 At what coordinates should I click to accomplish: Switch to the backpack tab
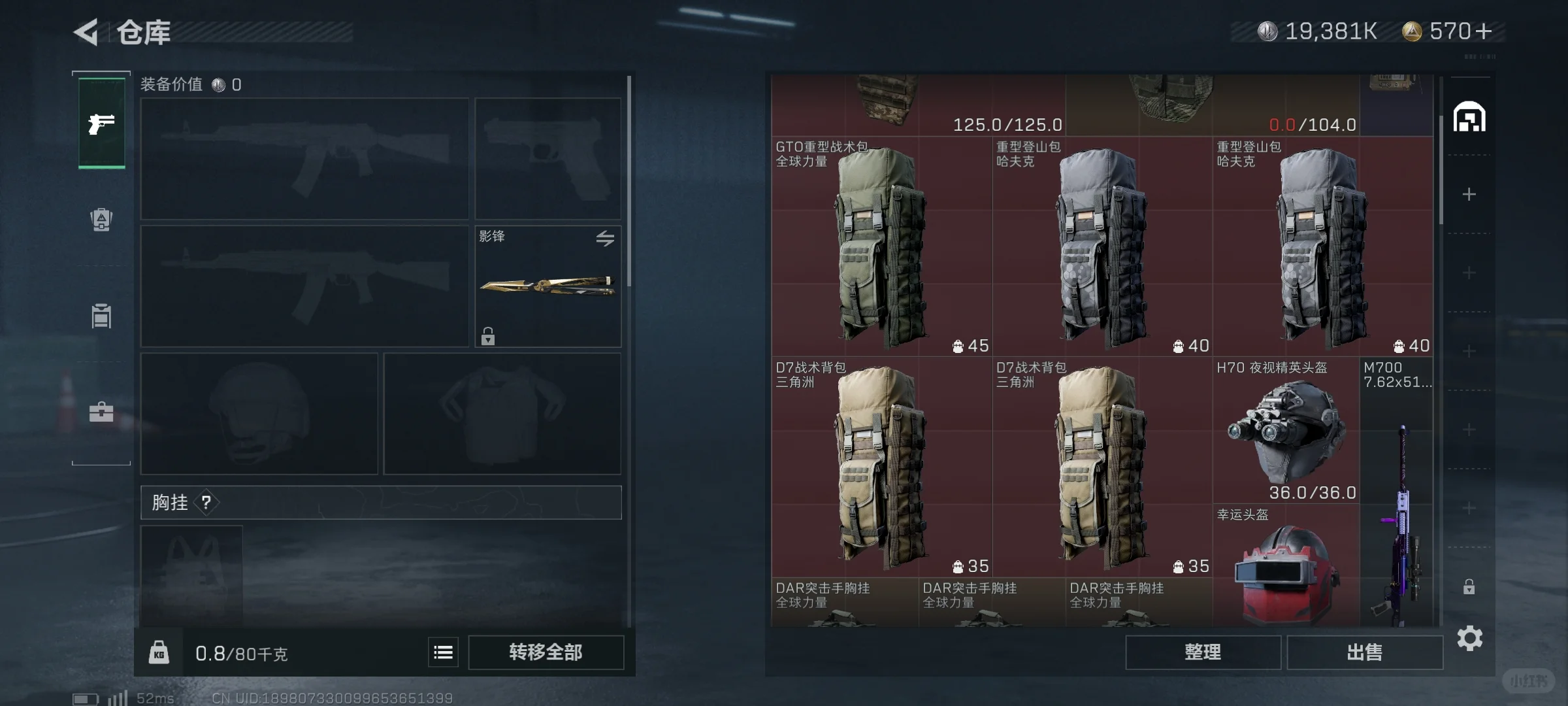[101, 220]
